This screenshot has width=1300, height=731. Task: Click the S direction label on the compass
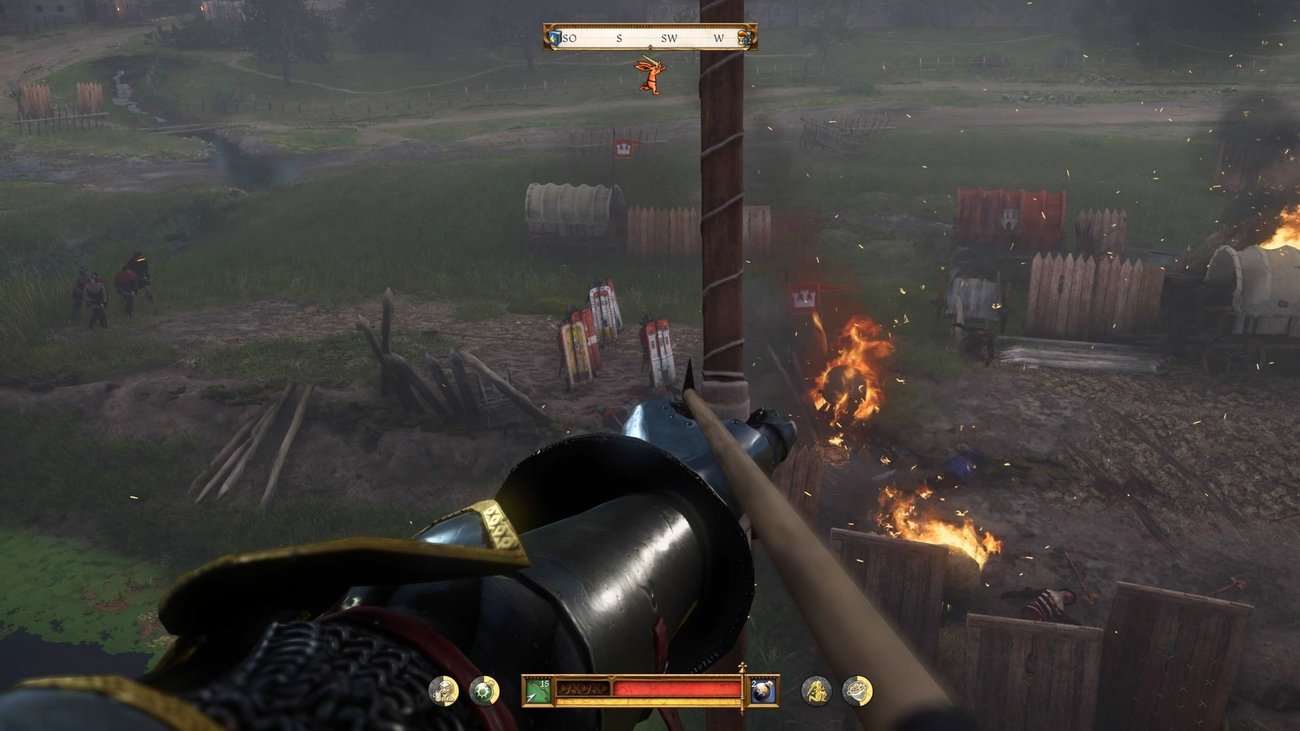coord(620,37)
